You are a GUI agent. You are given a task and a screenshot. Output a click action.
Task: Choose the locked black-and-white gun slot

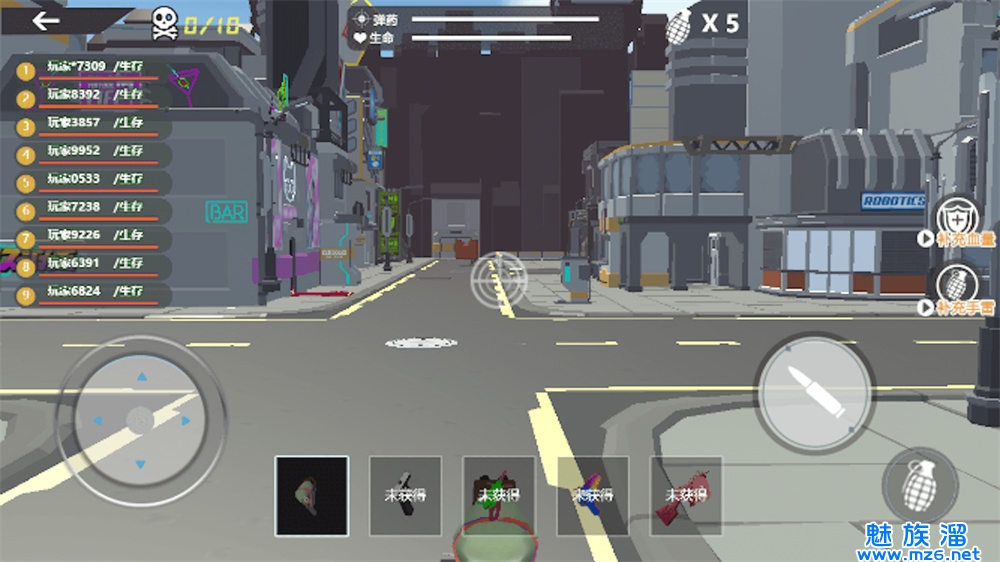405,495
